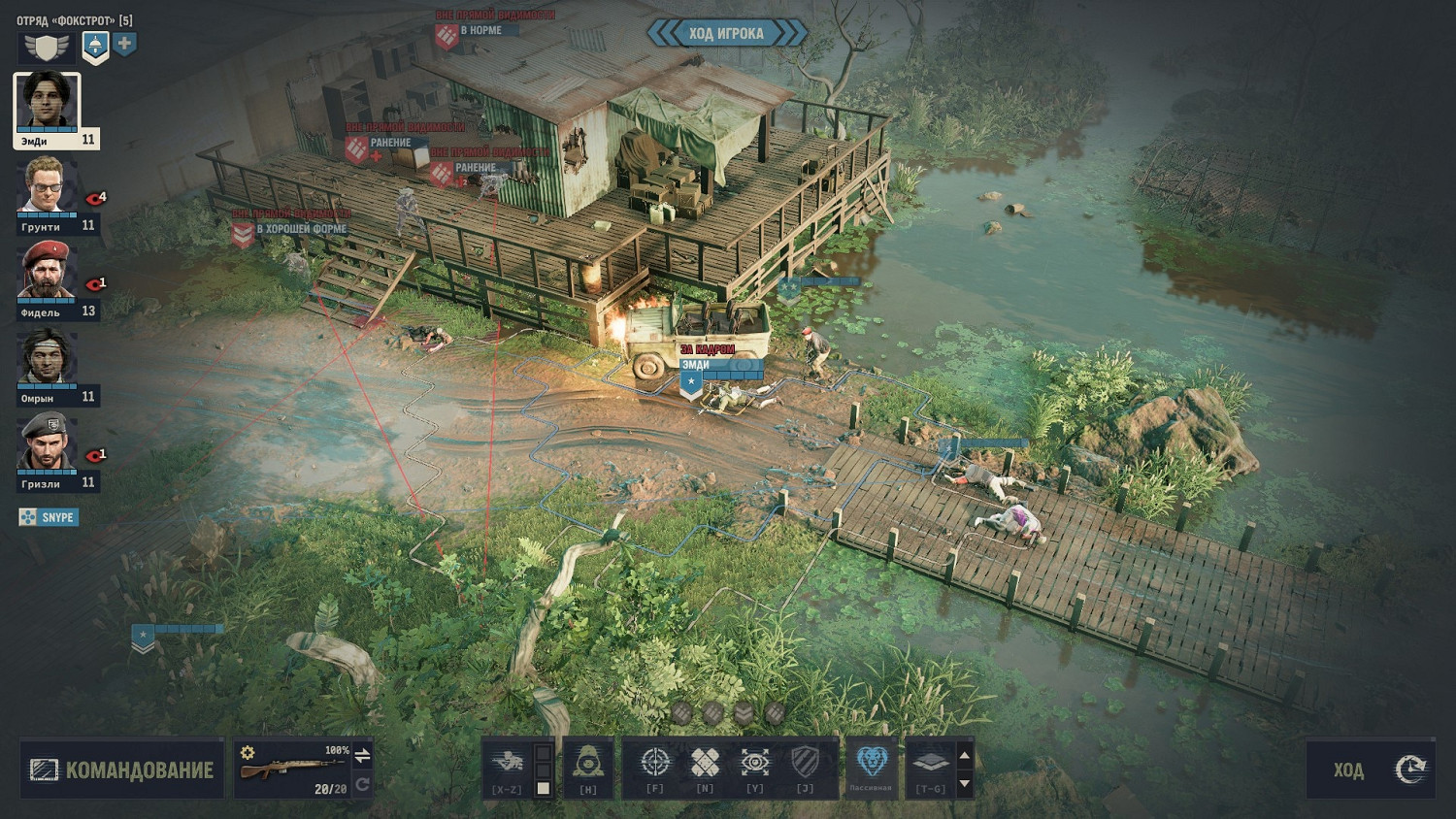The image size is (1456, 819).
Task: Select Грунти's portrait
Action: [46, 187]
